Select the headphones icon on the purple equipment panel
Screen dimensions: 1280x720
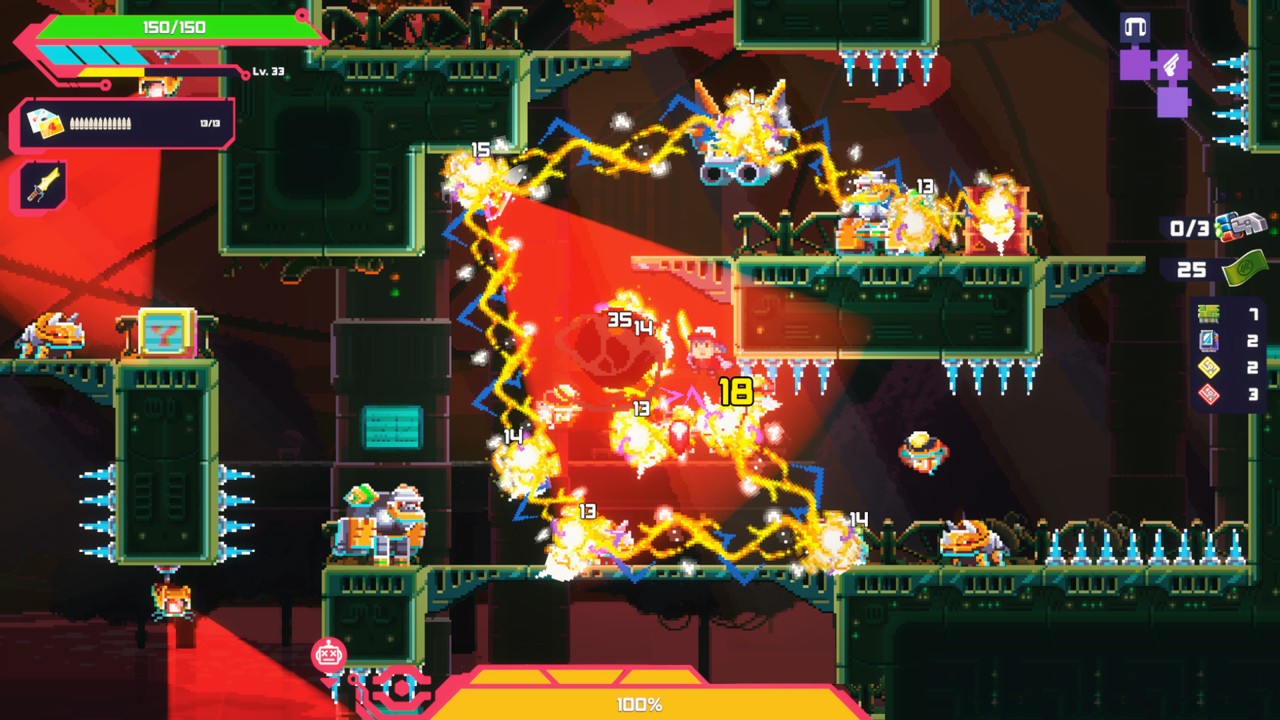click(1136, 26)
